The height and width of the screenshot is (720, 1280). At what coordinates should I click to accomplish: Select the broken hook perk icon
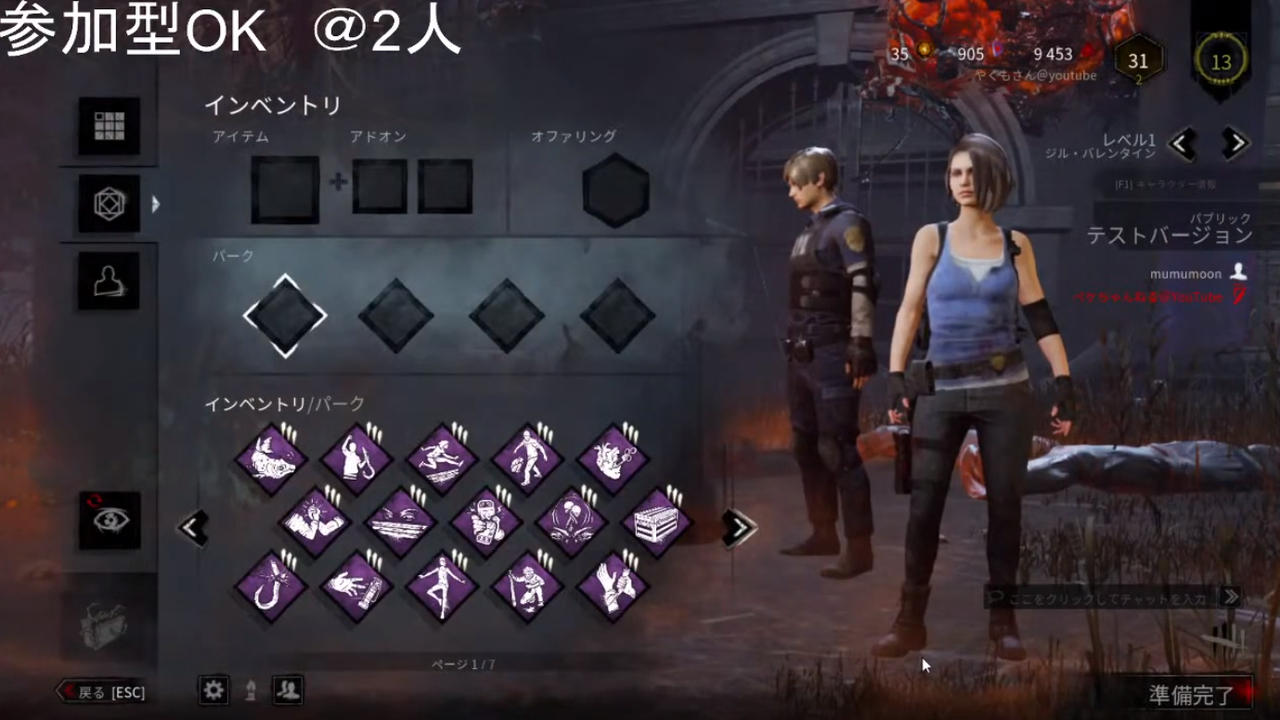coord(270,585)
